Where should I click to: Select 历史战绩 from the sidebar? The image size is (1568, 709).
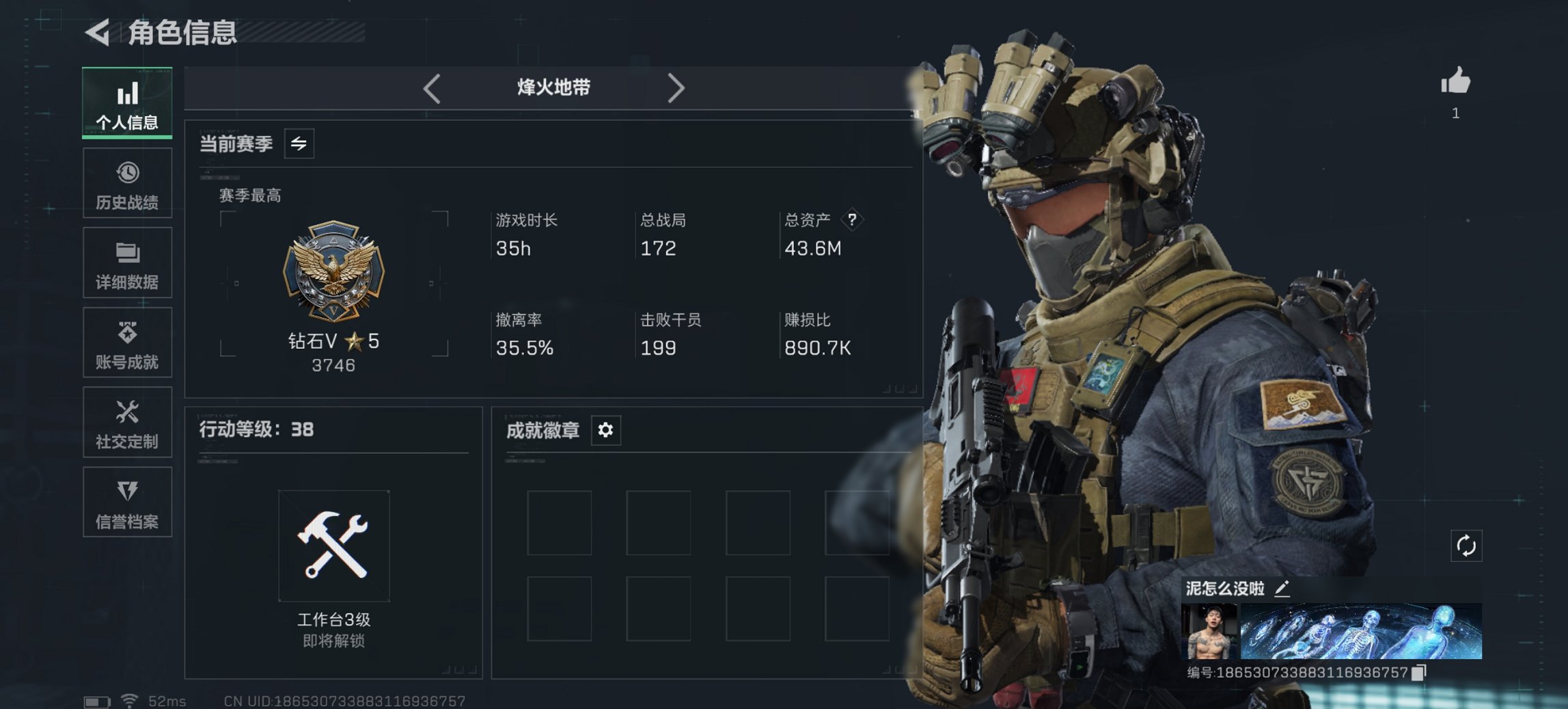[127, 183]
